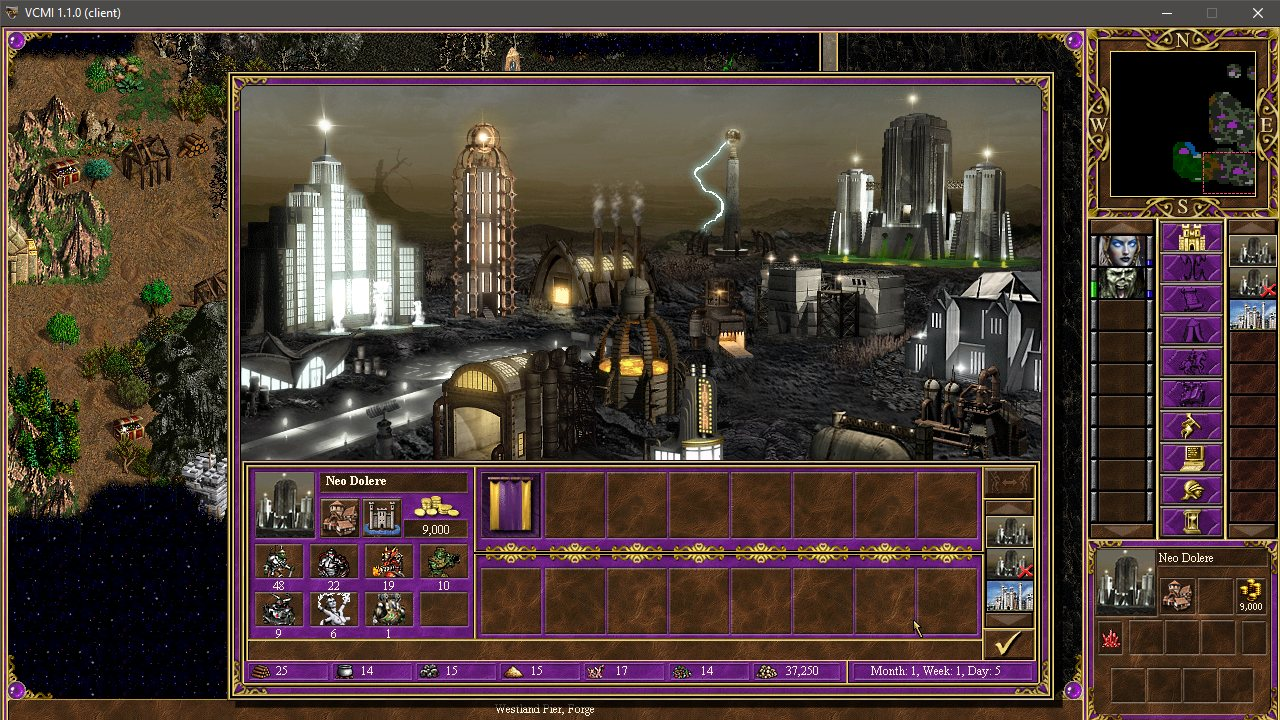Screen dimensions: 1280x720
Task: Close the VCMI client window
Action: pyautogui.click(x=1257, y=13)
